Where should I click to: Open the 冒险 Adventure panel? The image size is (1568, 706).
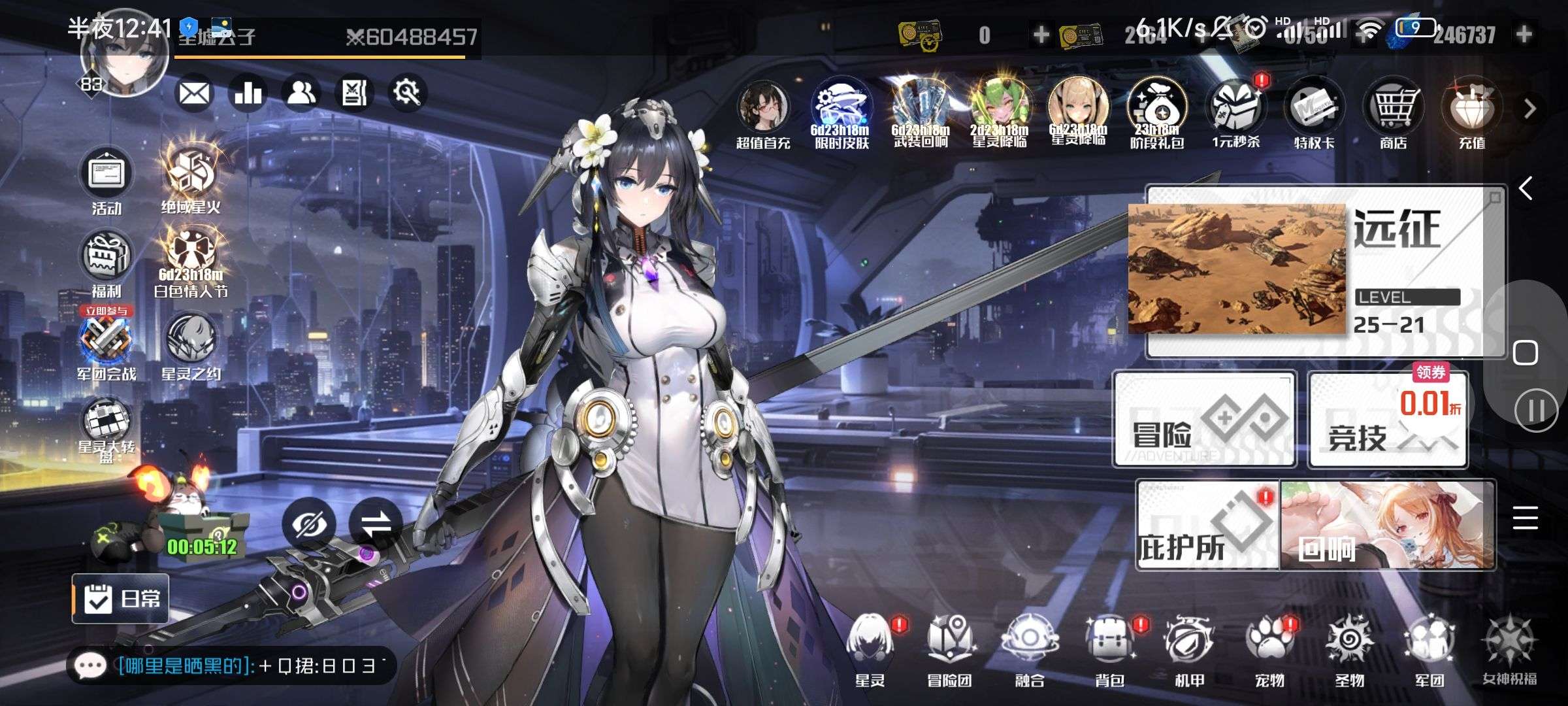tap(1205, 420)
